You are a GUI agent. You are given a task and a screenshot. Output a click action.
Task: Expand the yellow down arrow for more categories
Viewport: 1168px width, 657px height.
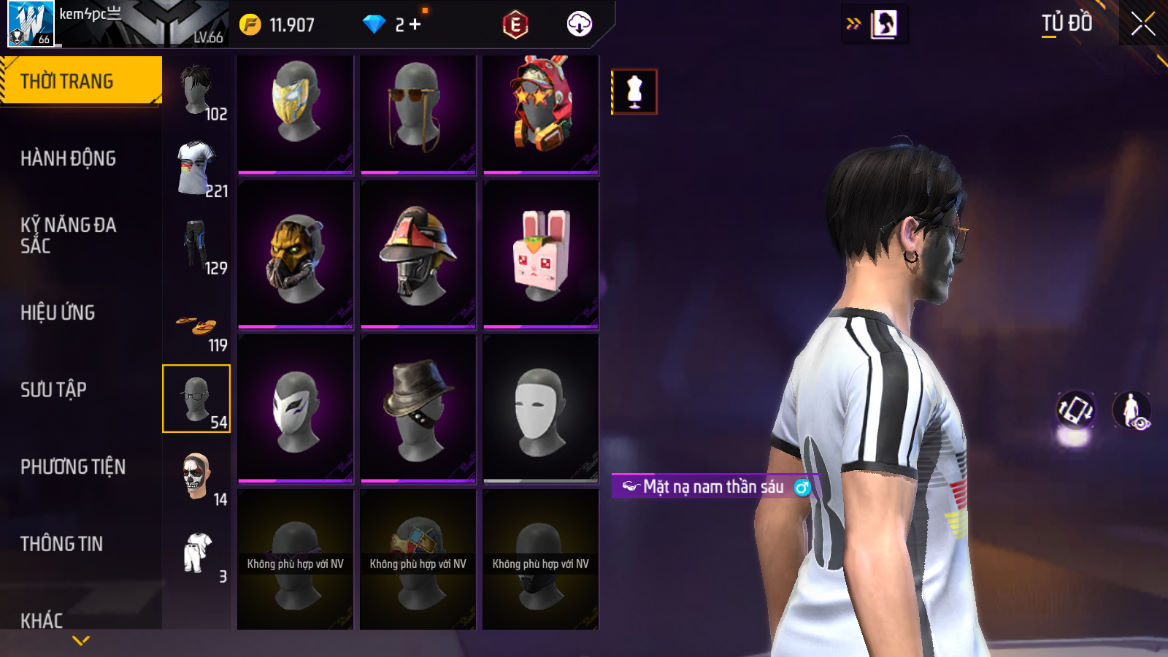[81, 640]
